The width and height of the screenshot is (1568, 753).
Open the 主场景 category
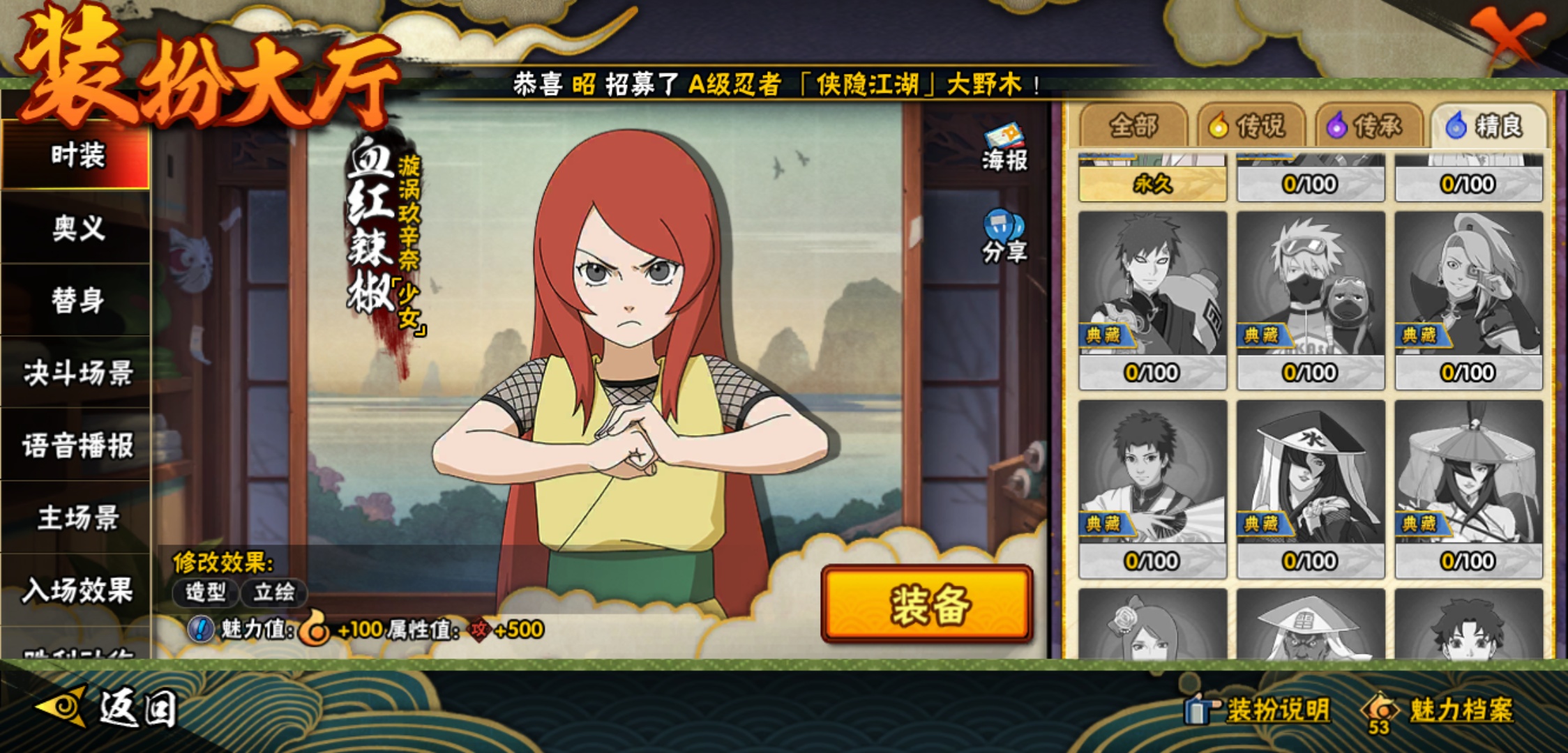[x=77, y=518]
